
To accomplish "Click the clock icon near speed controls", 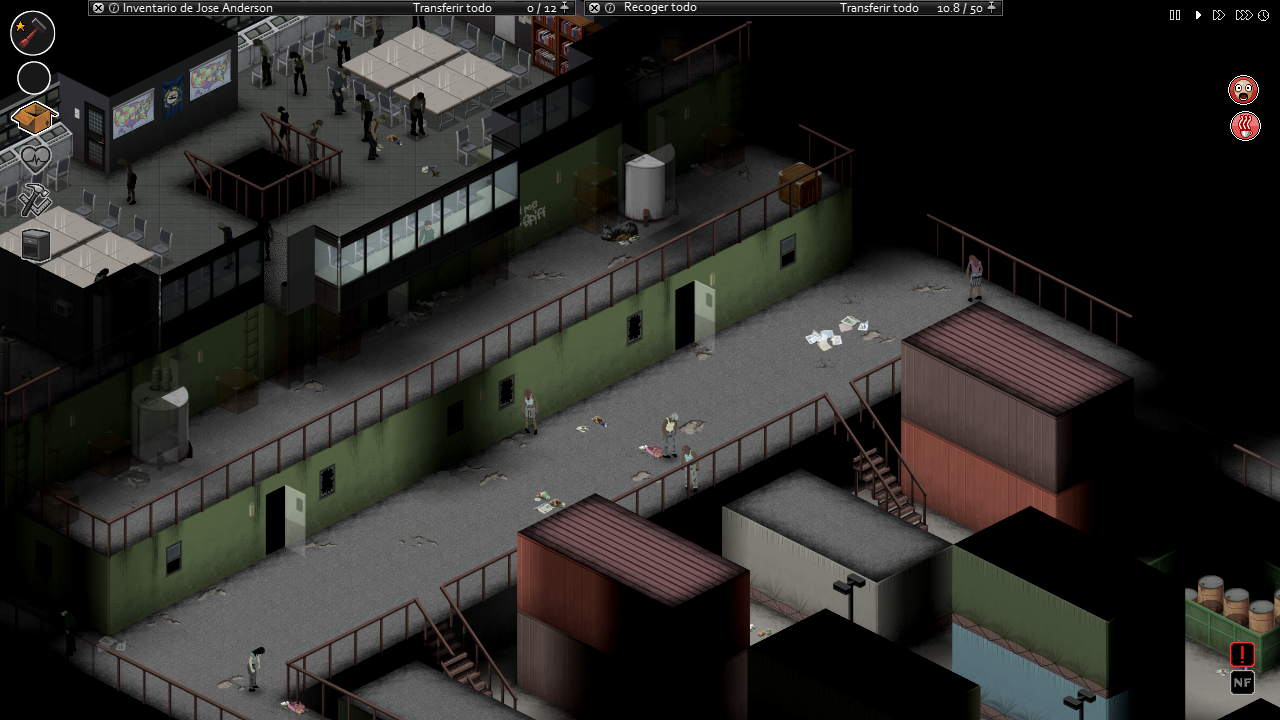I will tap(1263, 15).
